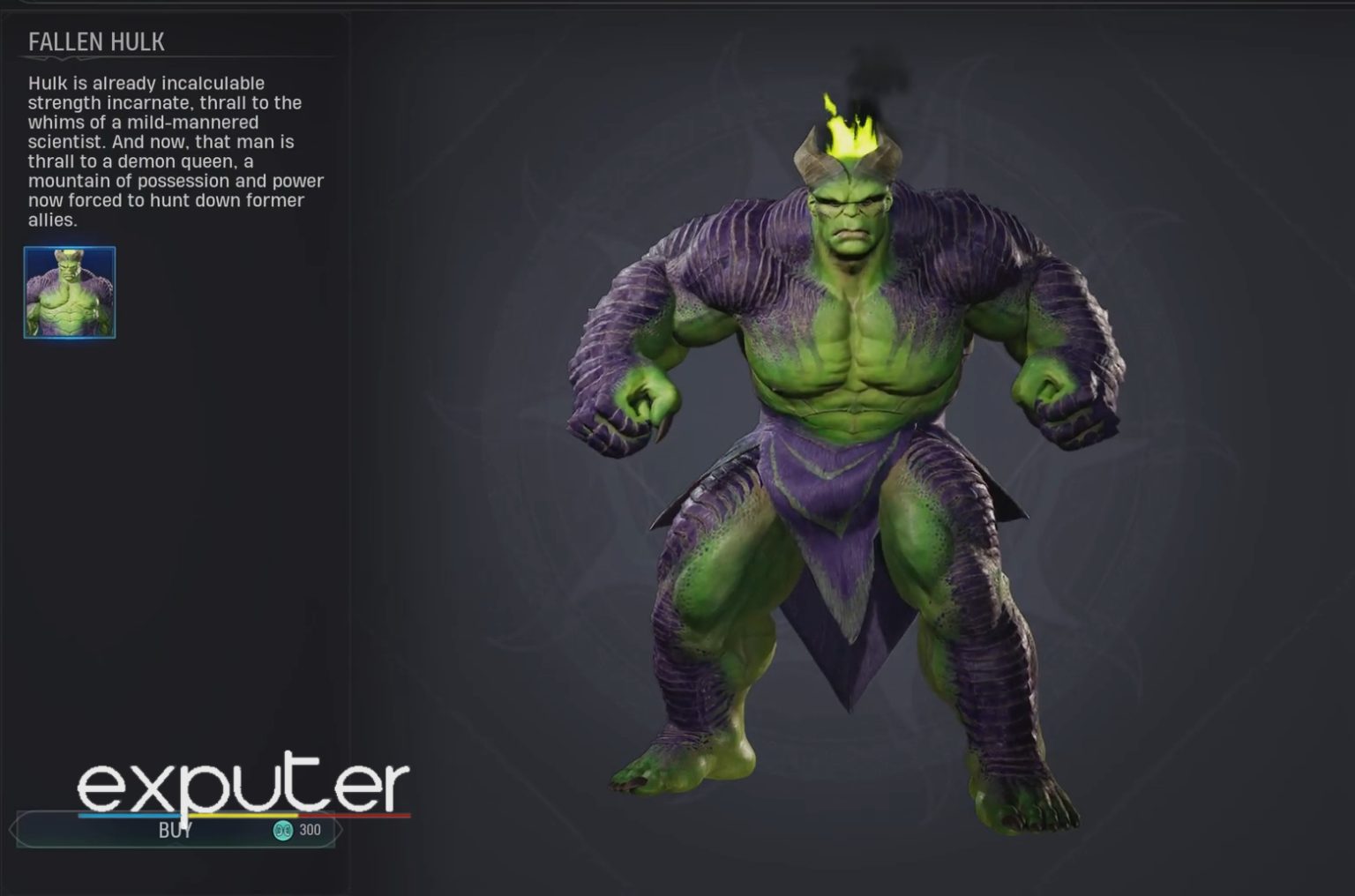
Task: Click the teal currency coin icon beside 300
Action: (x=281, y=830)
